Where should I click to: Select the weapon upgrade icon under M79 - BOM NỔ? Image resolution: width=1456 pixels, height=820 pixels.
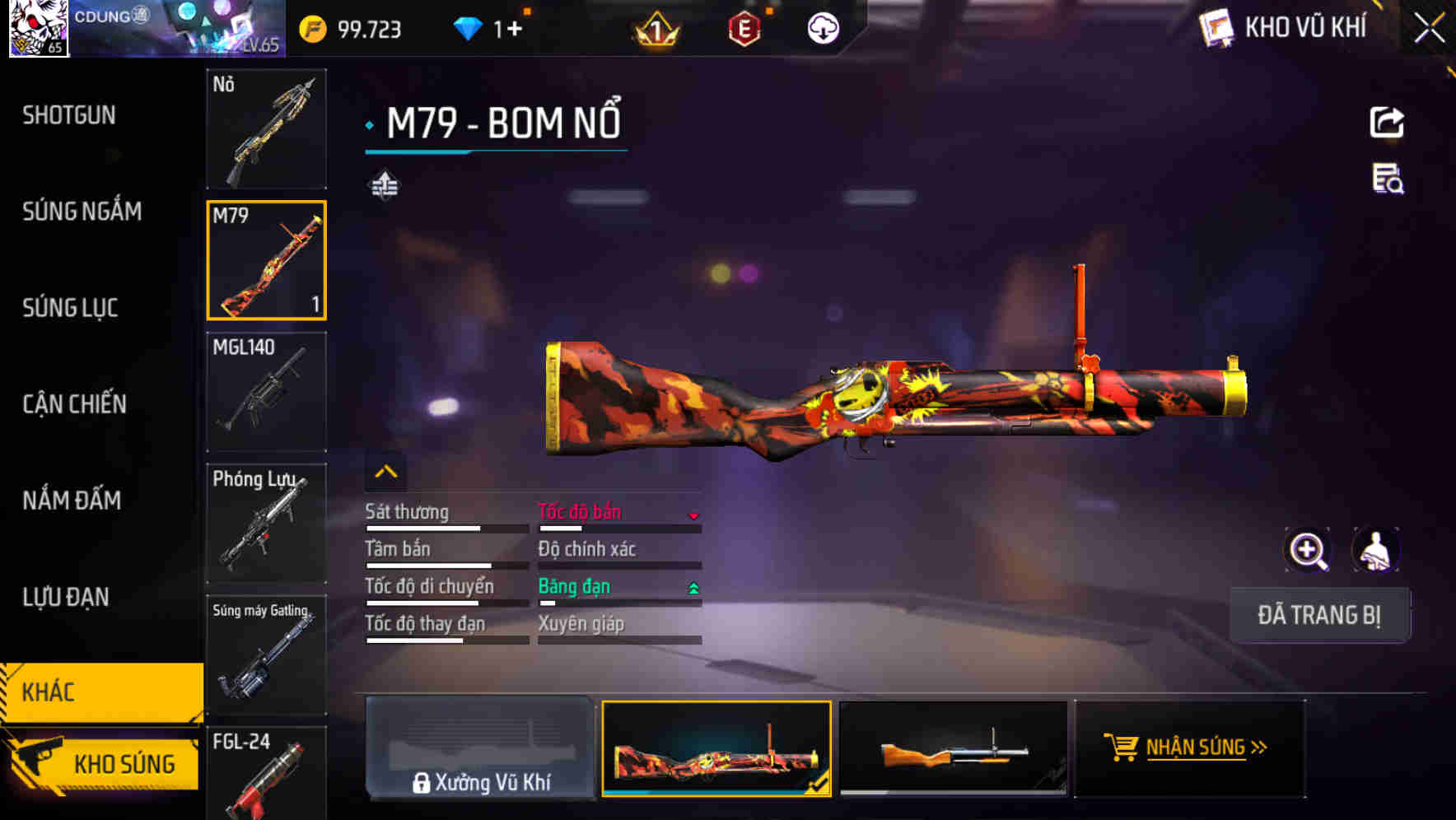pos(384,184)
